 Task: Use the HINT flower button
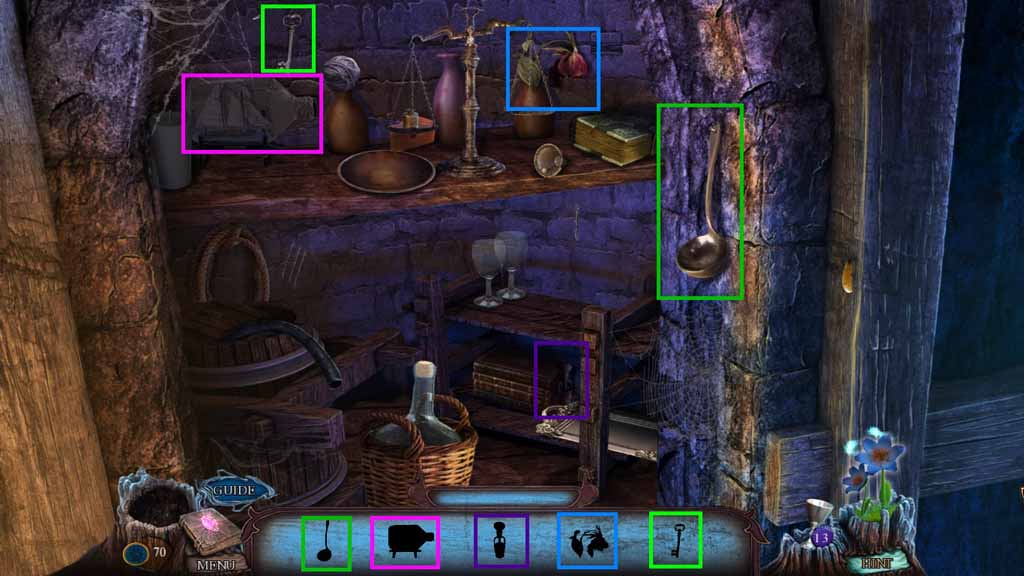876,563
